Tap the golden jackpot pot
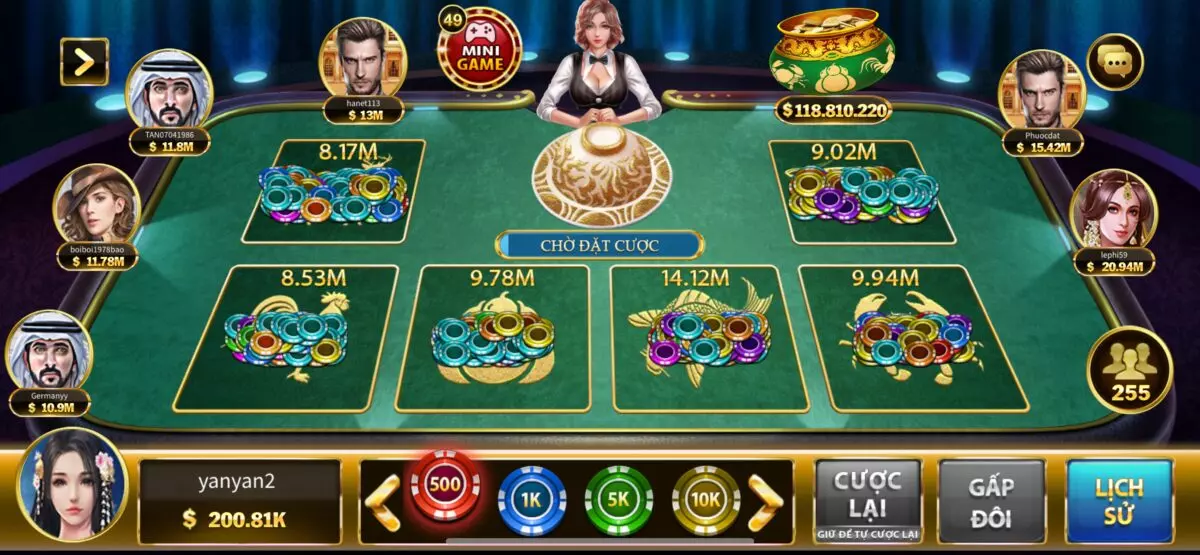The width and height of the screenshot is (1200, 555). point(832,52)
